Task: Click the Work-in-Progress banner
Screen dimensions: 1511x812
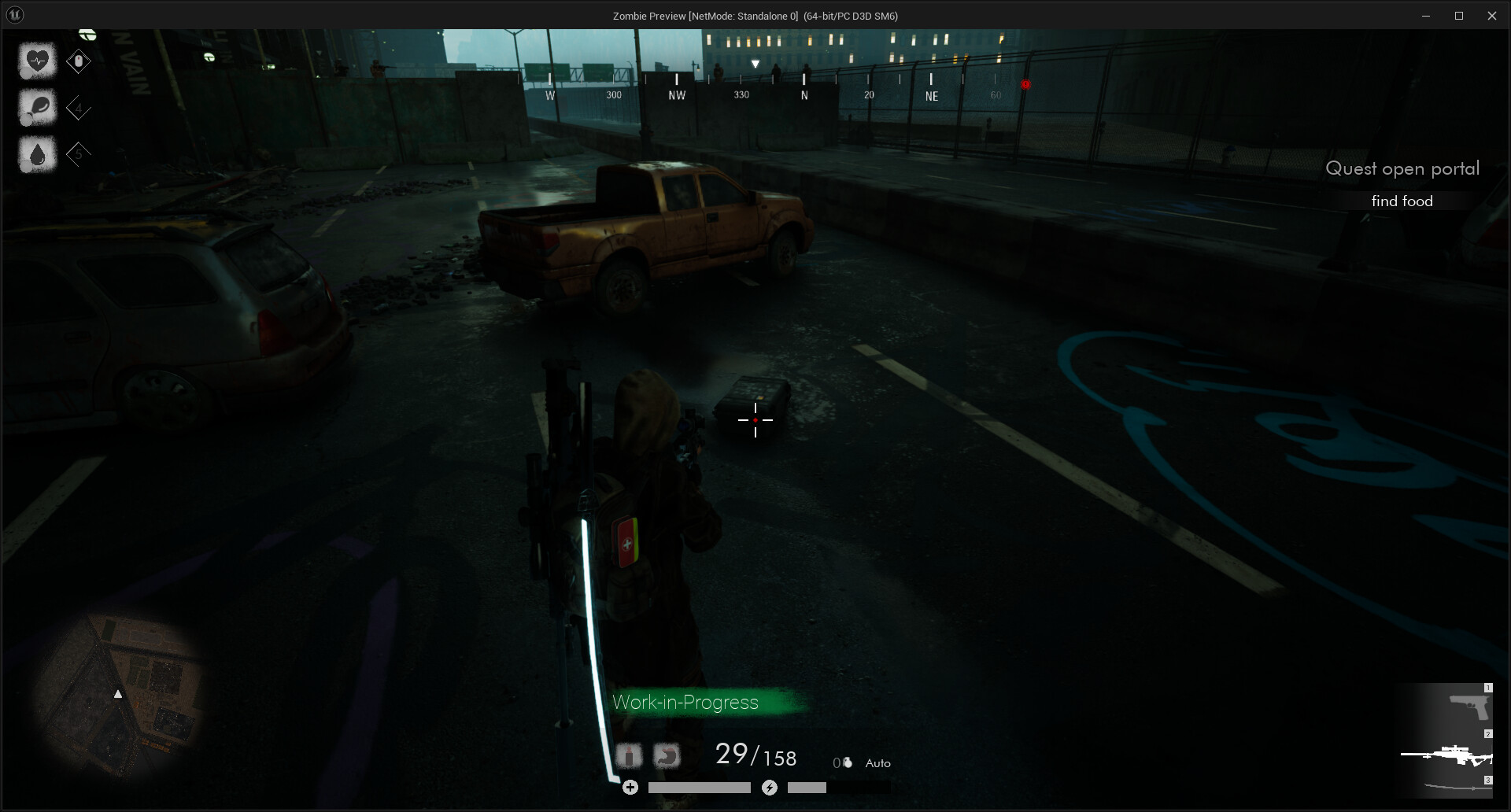Action: (686, 703)
